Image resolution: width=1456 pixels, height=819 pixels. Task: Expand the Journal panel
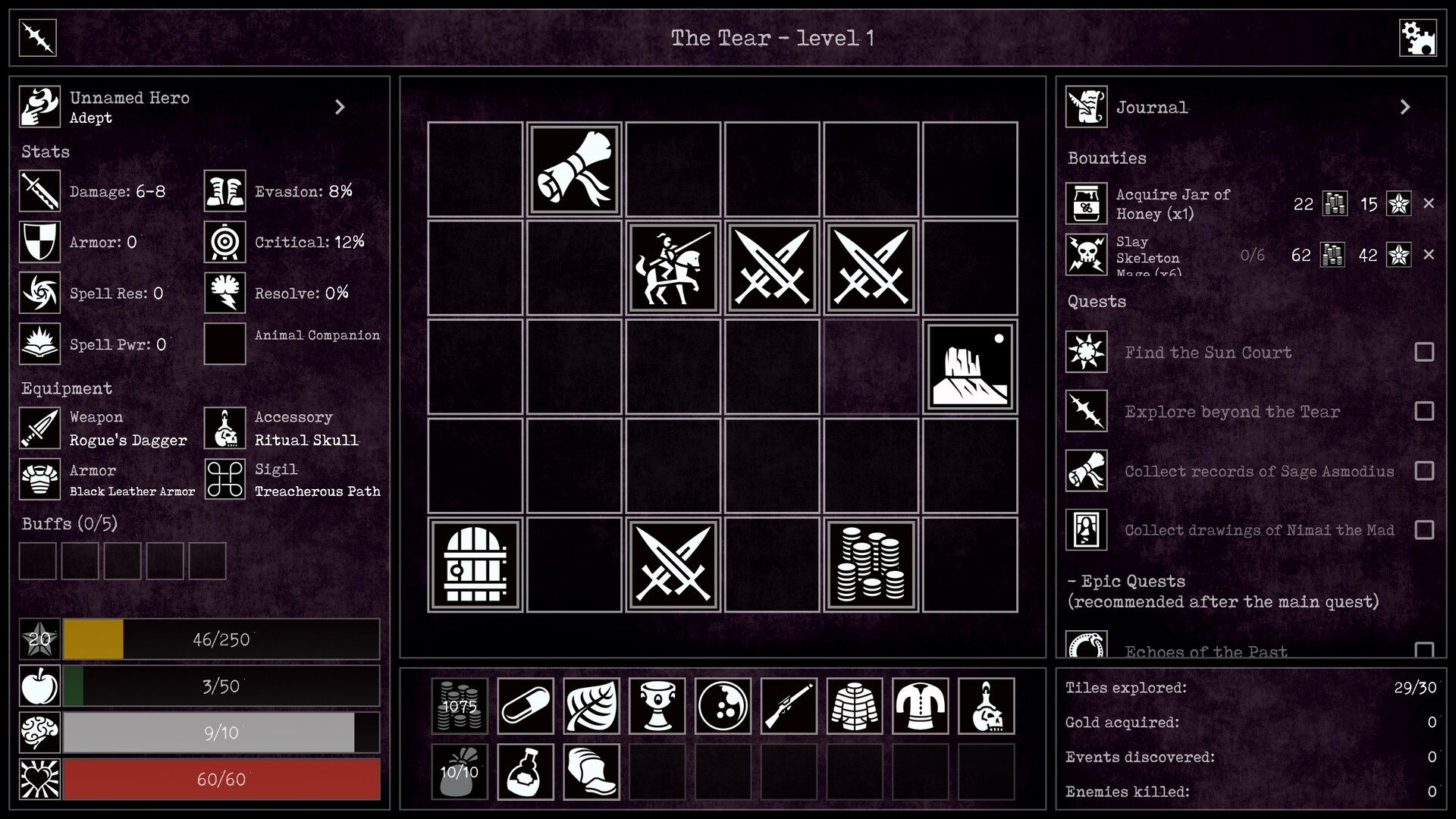[x=1405, y=107]
